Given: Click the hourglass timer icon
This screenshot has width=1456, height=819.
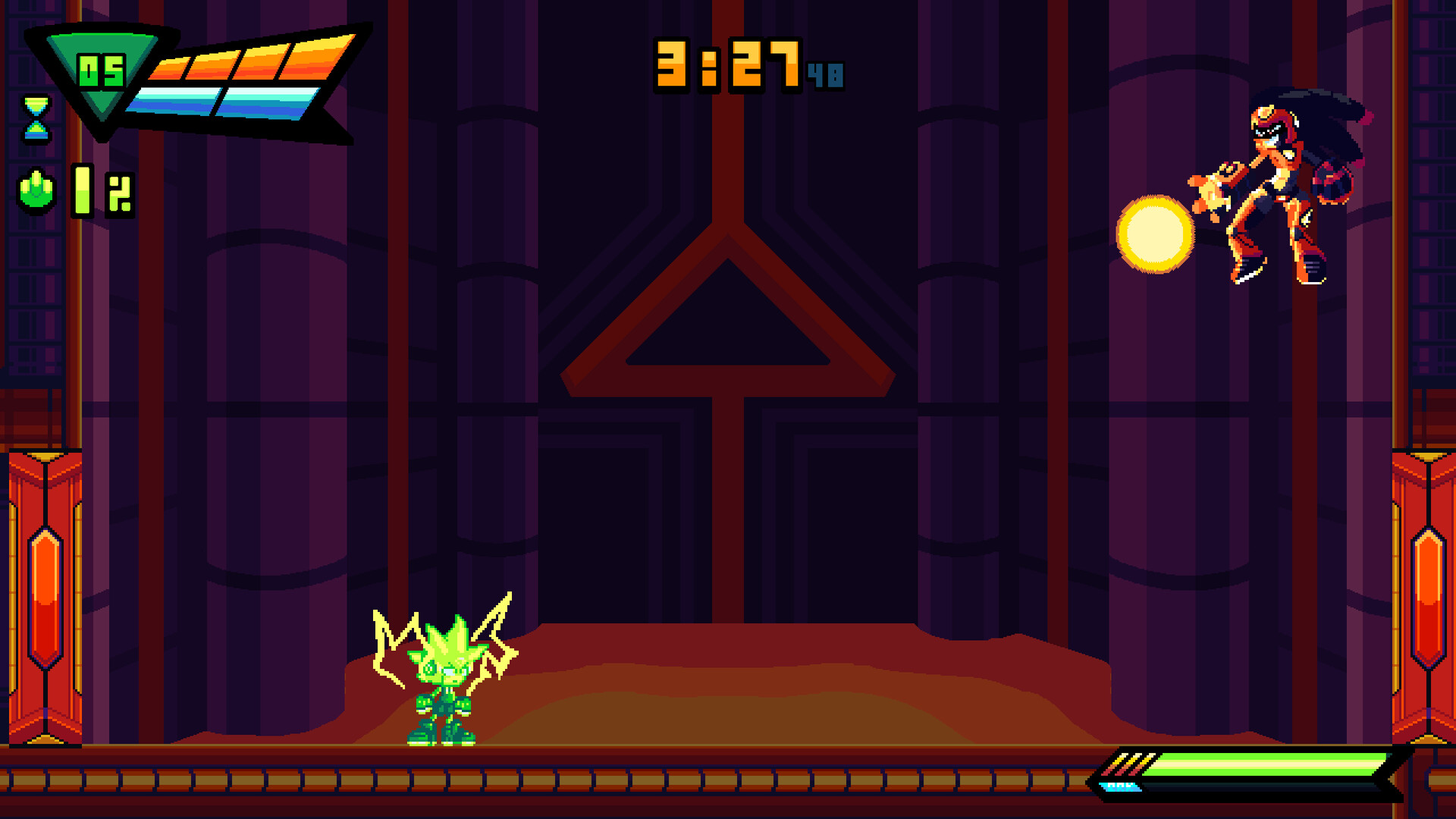Looking at the screenshot, I should pyautogui.click(x=35, y=119).
